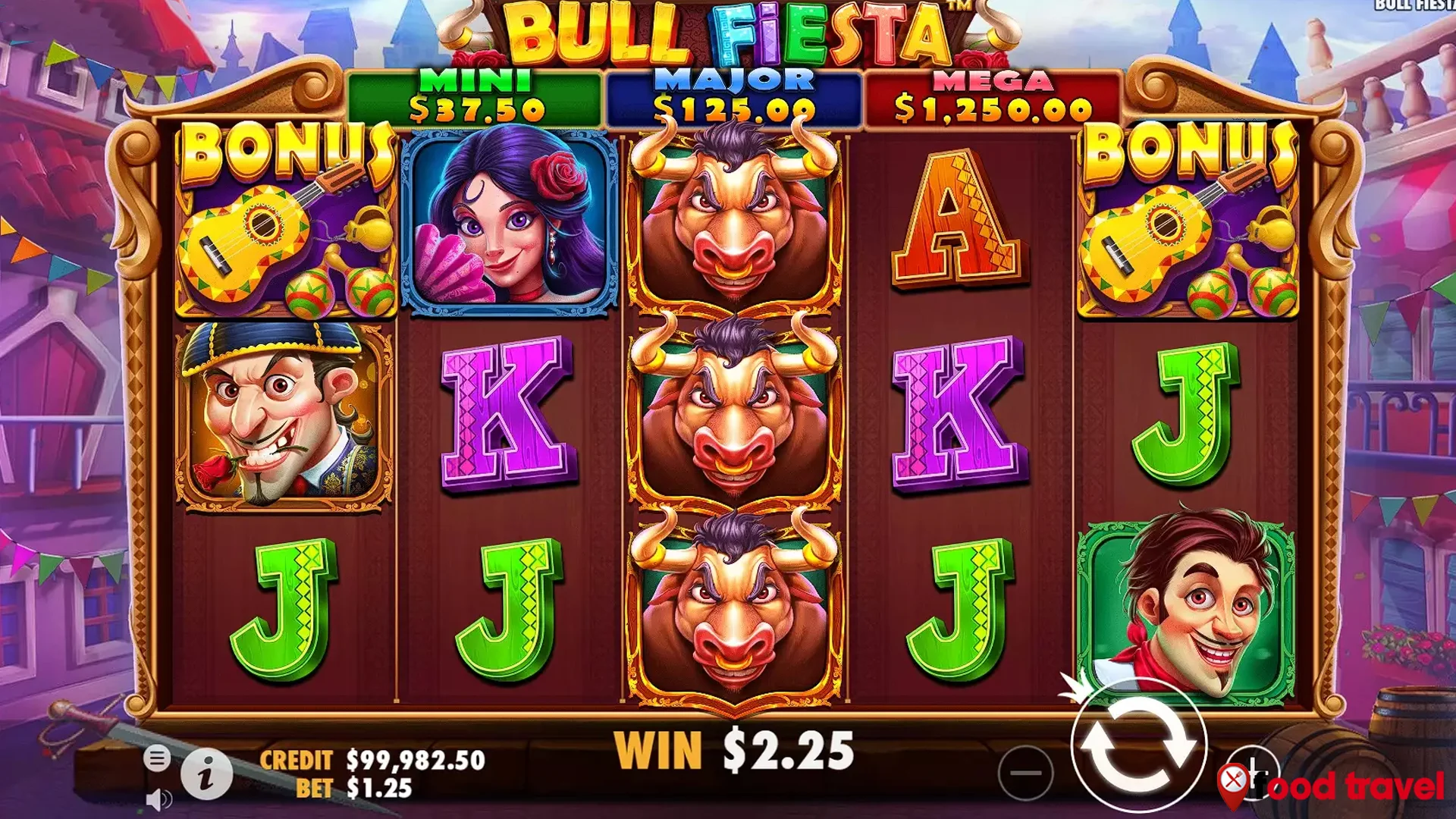Click the speaker sound icon
This screenshot has height=819, width=1456.
(157, 800)
